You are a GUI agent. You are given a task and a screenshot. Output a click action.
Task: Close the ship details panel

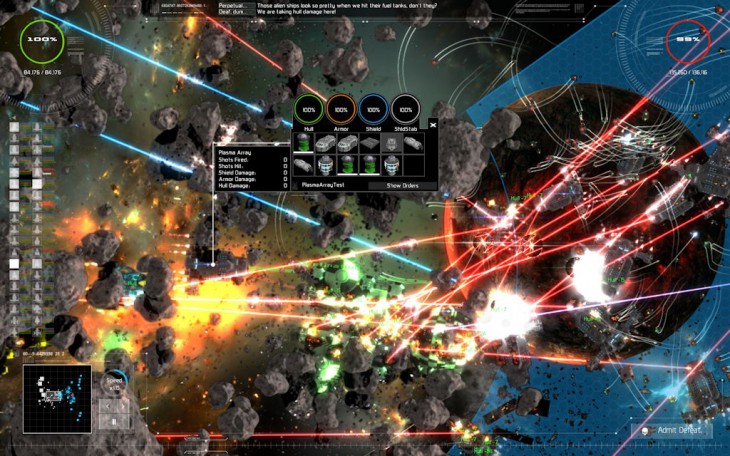[433, 125]
